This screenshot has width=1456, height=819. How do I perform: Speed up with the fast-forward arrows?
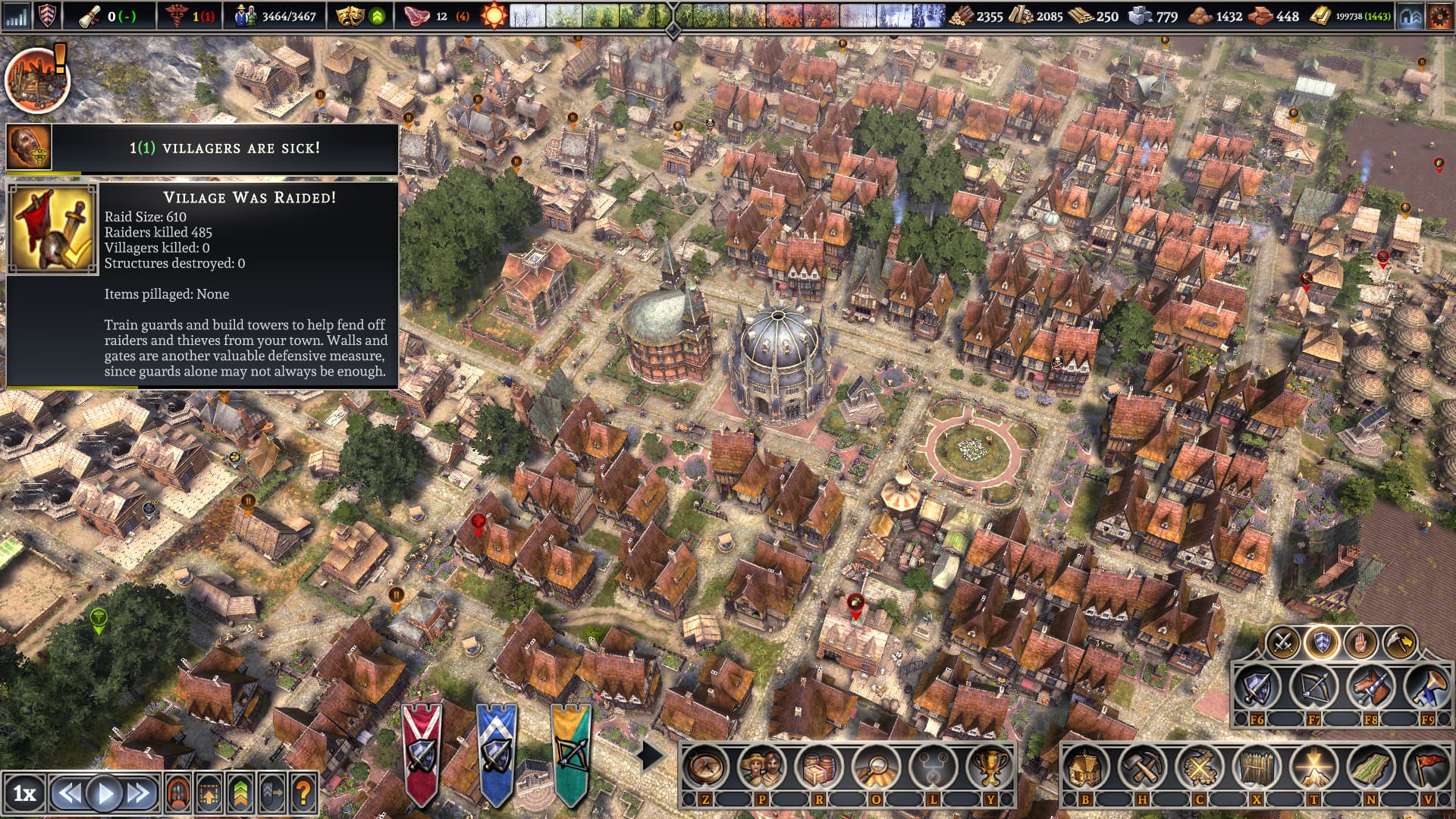pyautogui.click(x=139, y=793)
